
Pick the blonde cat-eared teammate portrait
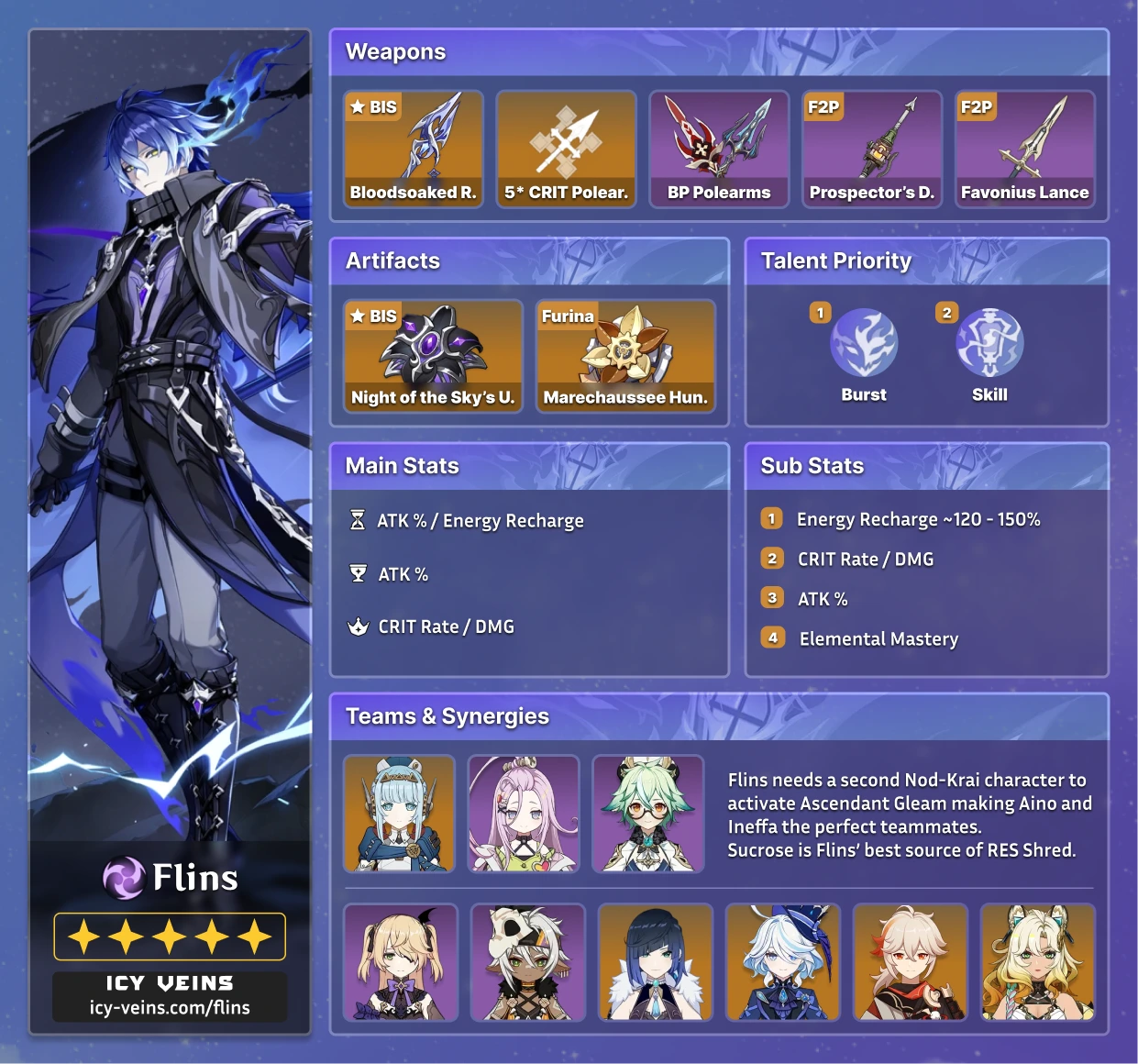[x=1038, y=962]
